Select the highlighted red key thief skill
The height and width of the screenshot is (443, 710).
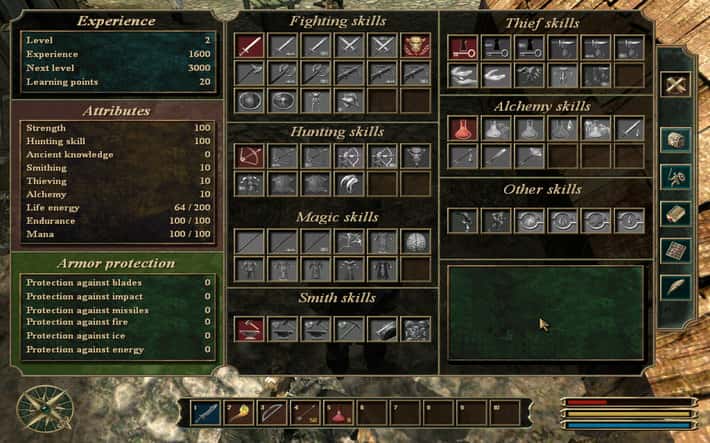462,46
